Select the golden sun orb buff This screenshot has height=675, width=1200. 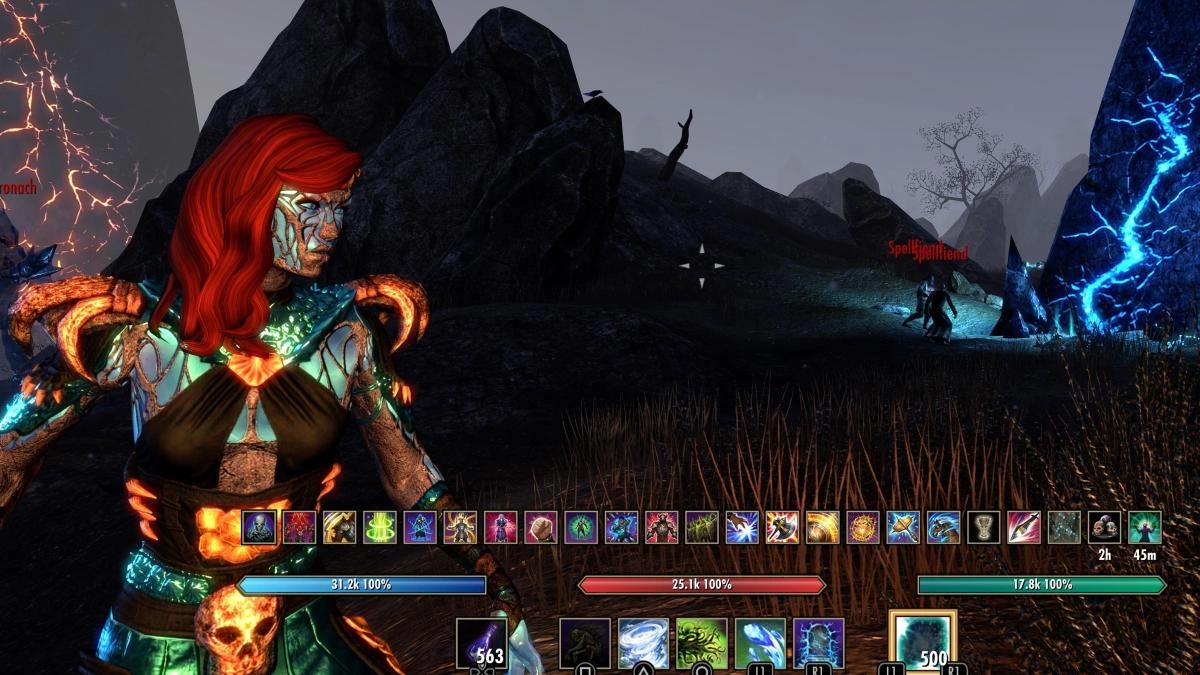point(863,527)
